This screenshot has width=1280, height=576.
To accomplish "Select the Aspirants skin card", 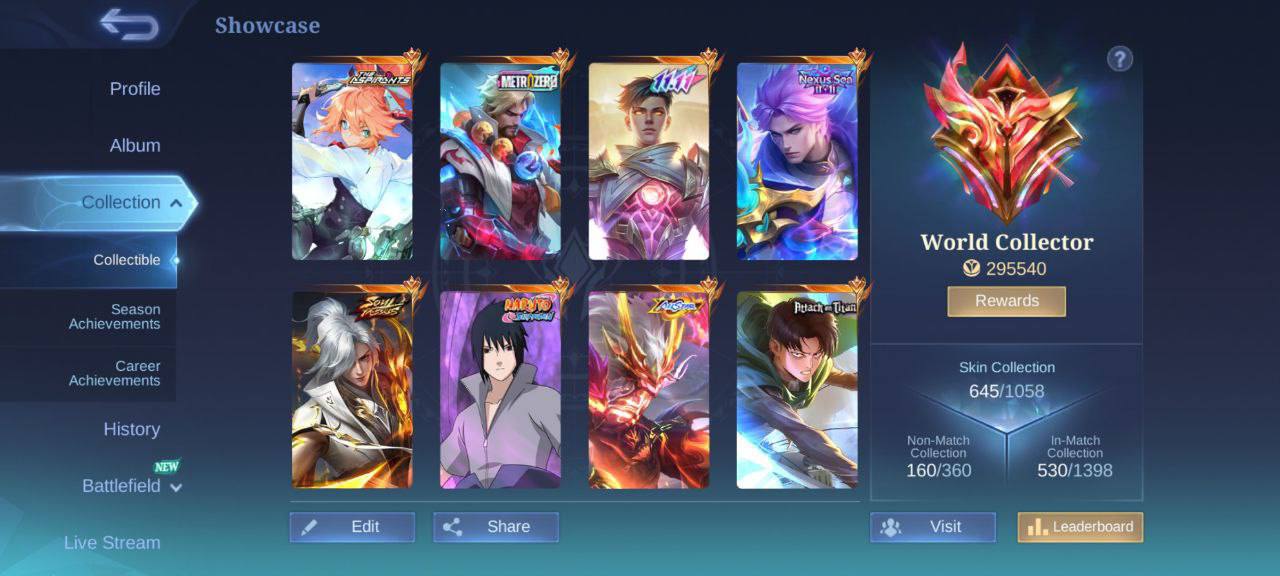I will (352, 161).
